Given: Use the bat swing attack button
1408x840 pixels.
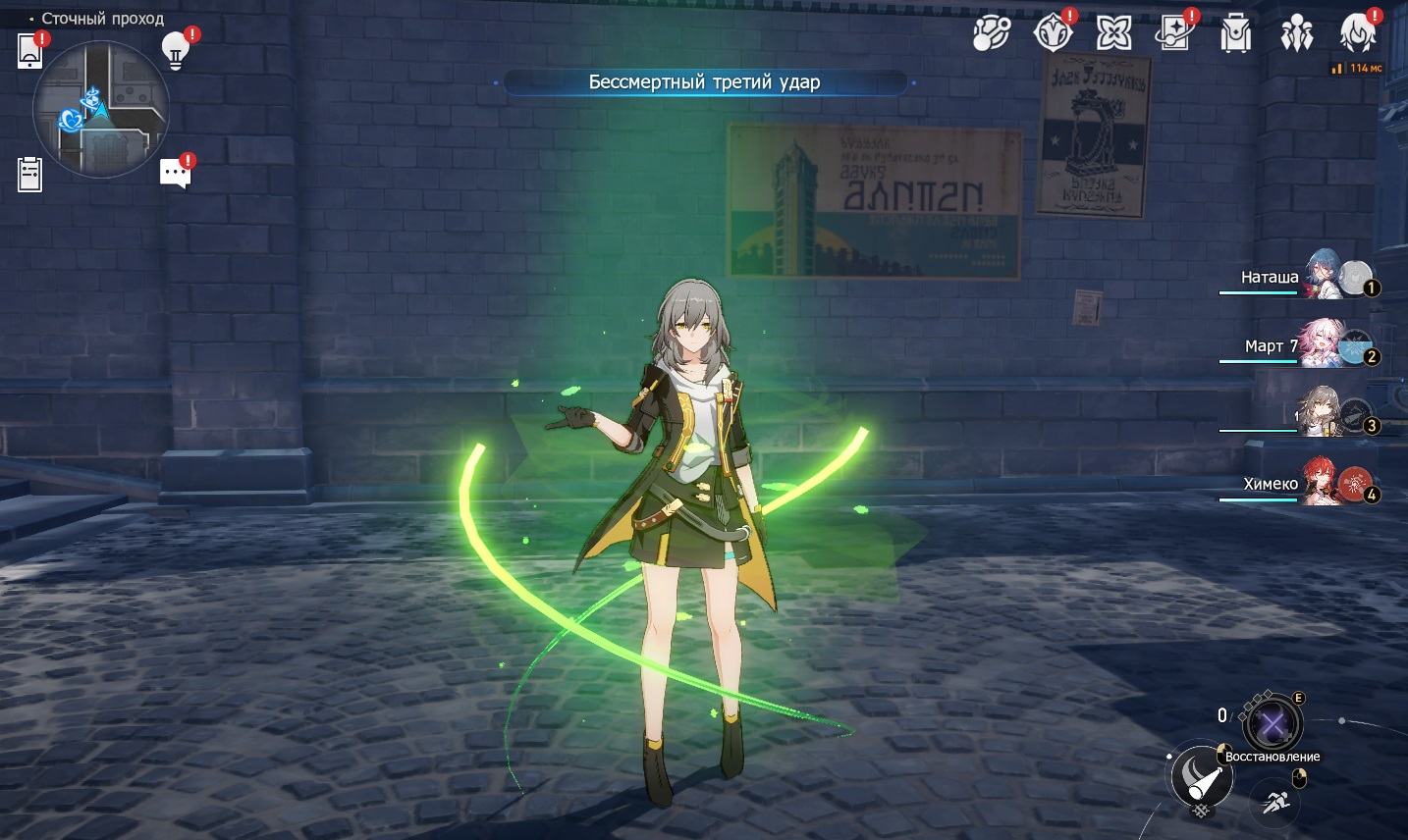Looking at the screenshot, I should click(x=1202, y=776).
